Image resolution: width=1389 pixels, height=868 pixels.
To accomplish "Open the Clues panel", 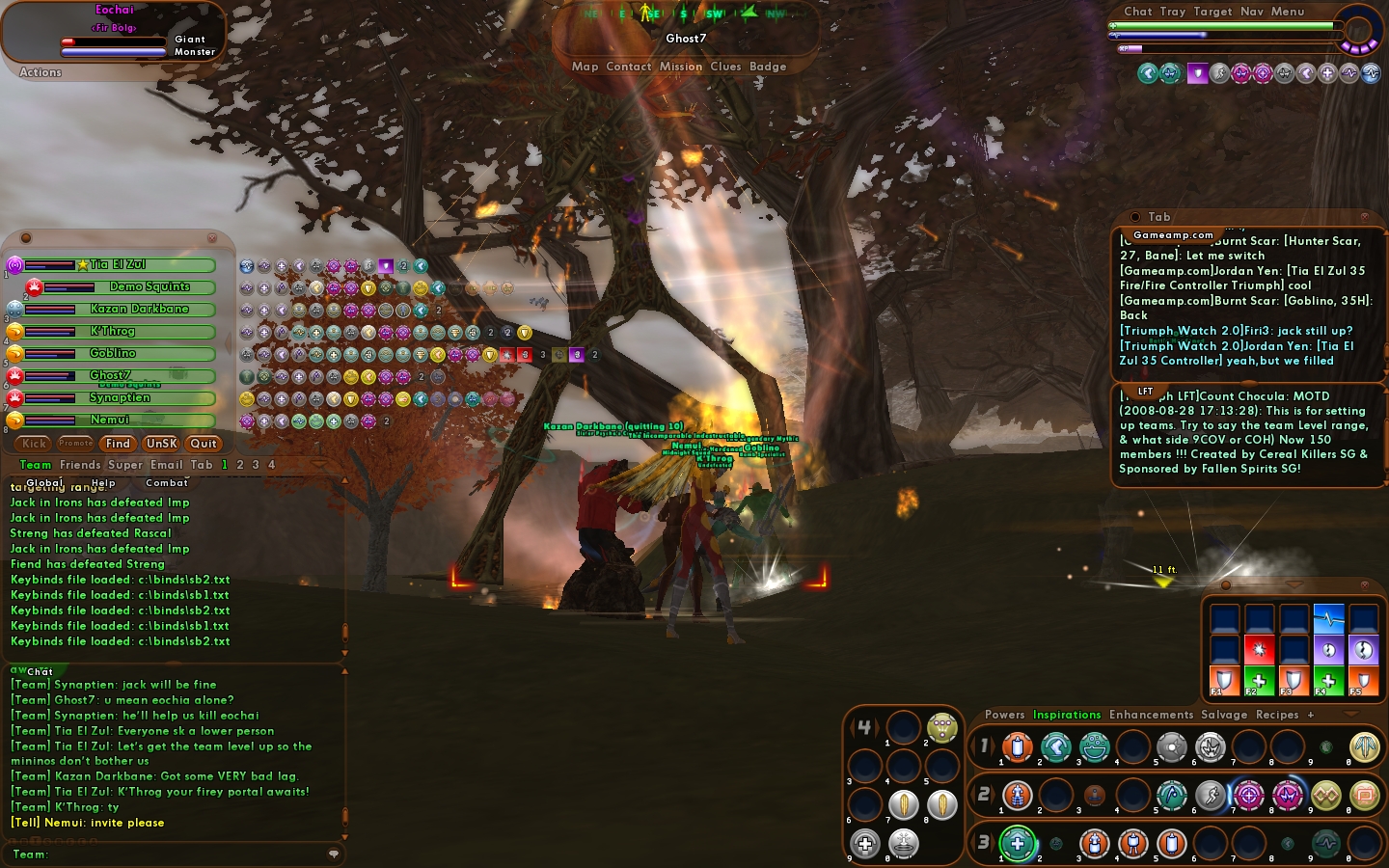I will [x=725, y=67].
